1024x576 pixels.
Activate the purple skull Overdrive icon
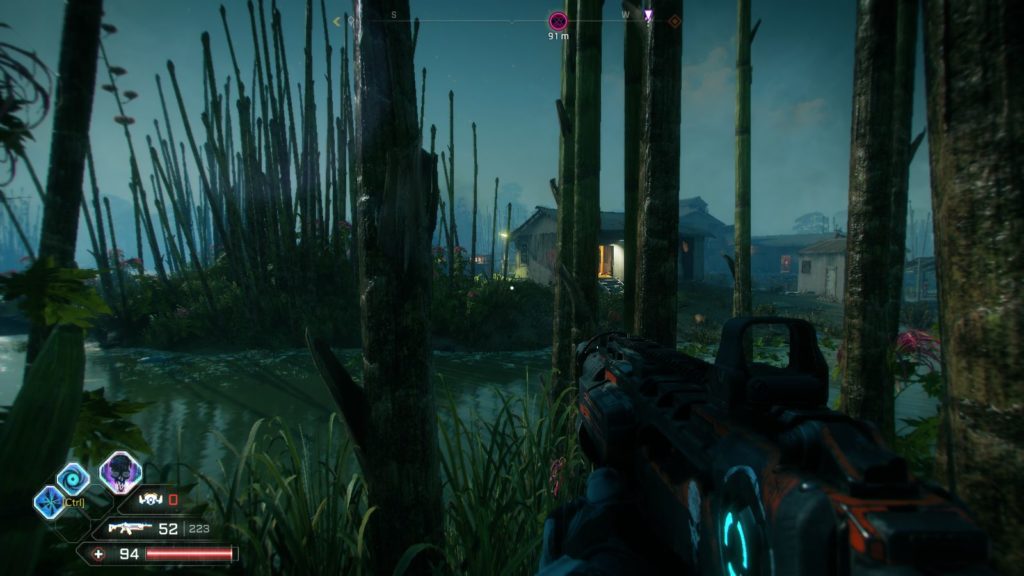pos(120,473)
